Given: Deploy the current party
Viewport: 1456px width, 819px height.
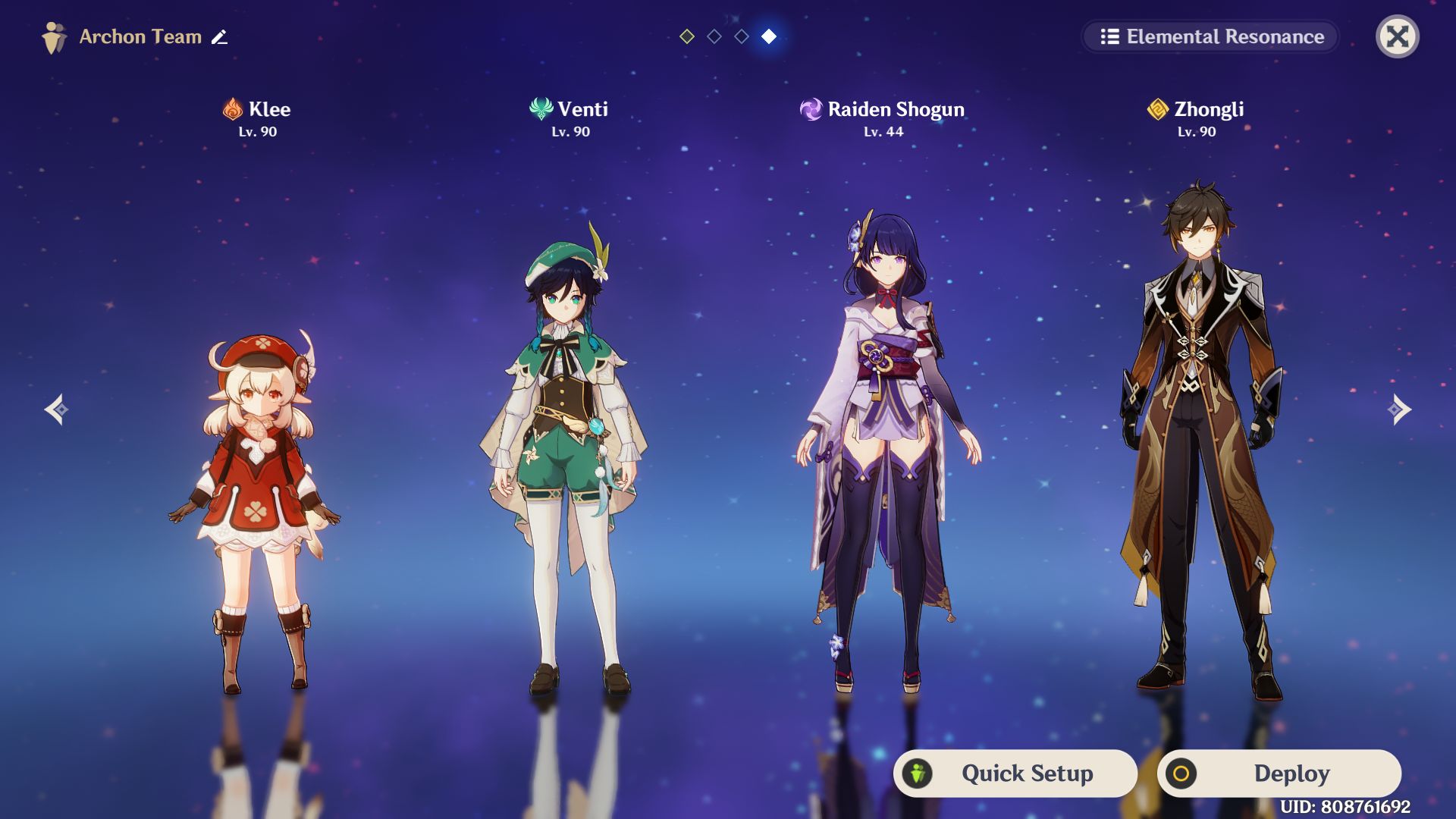Looking at the screenshot, I should click(1279, 773).
